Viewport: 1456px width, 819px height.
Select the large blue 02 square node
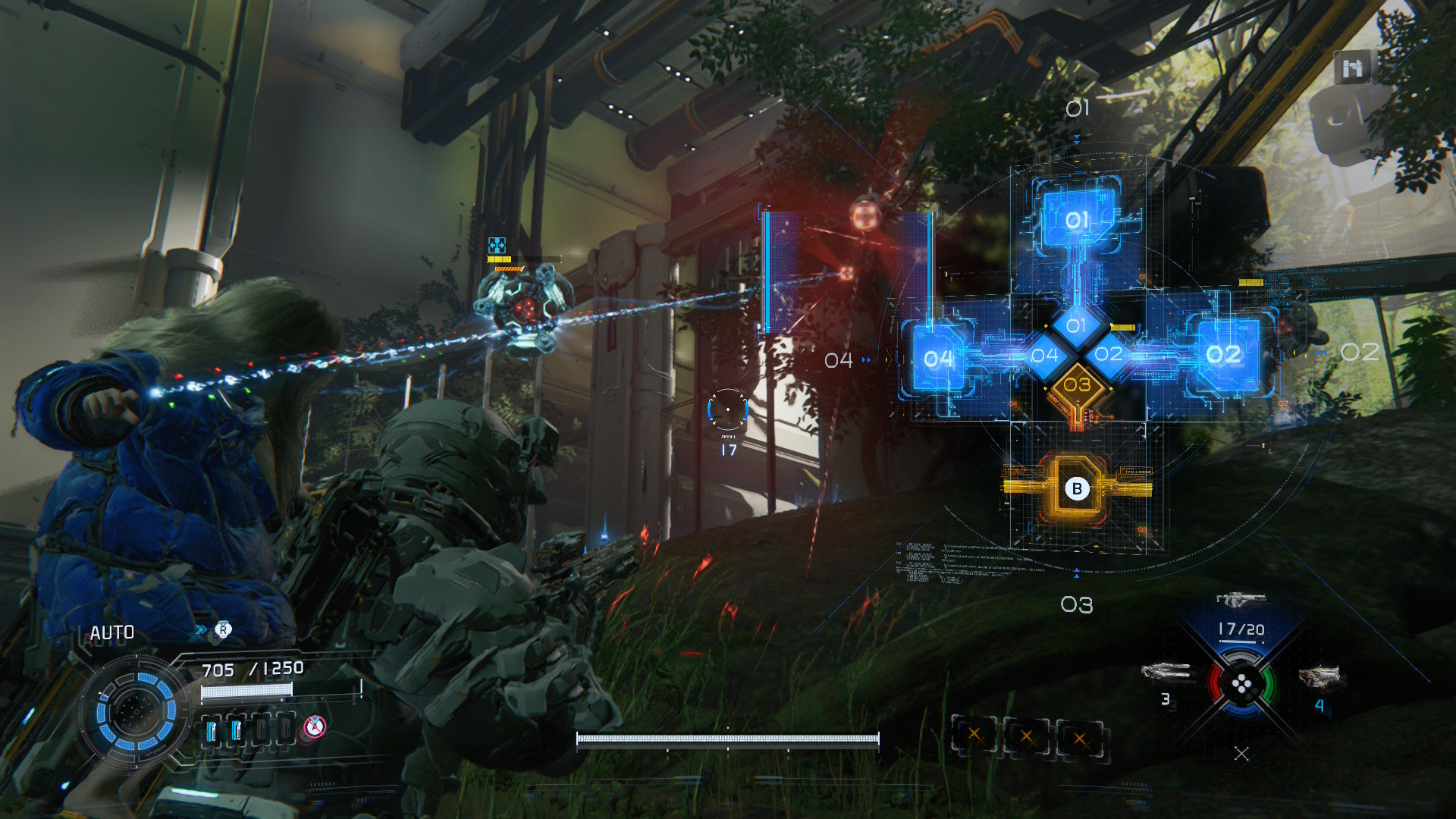1223,354
